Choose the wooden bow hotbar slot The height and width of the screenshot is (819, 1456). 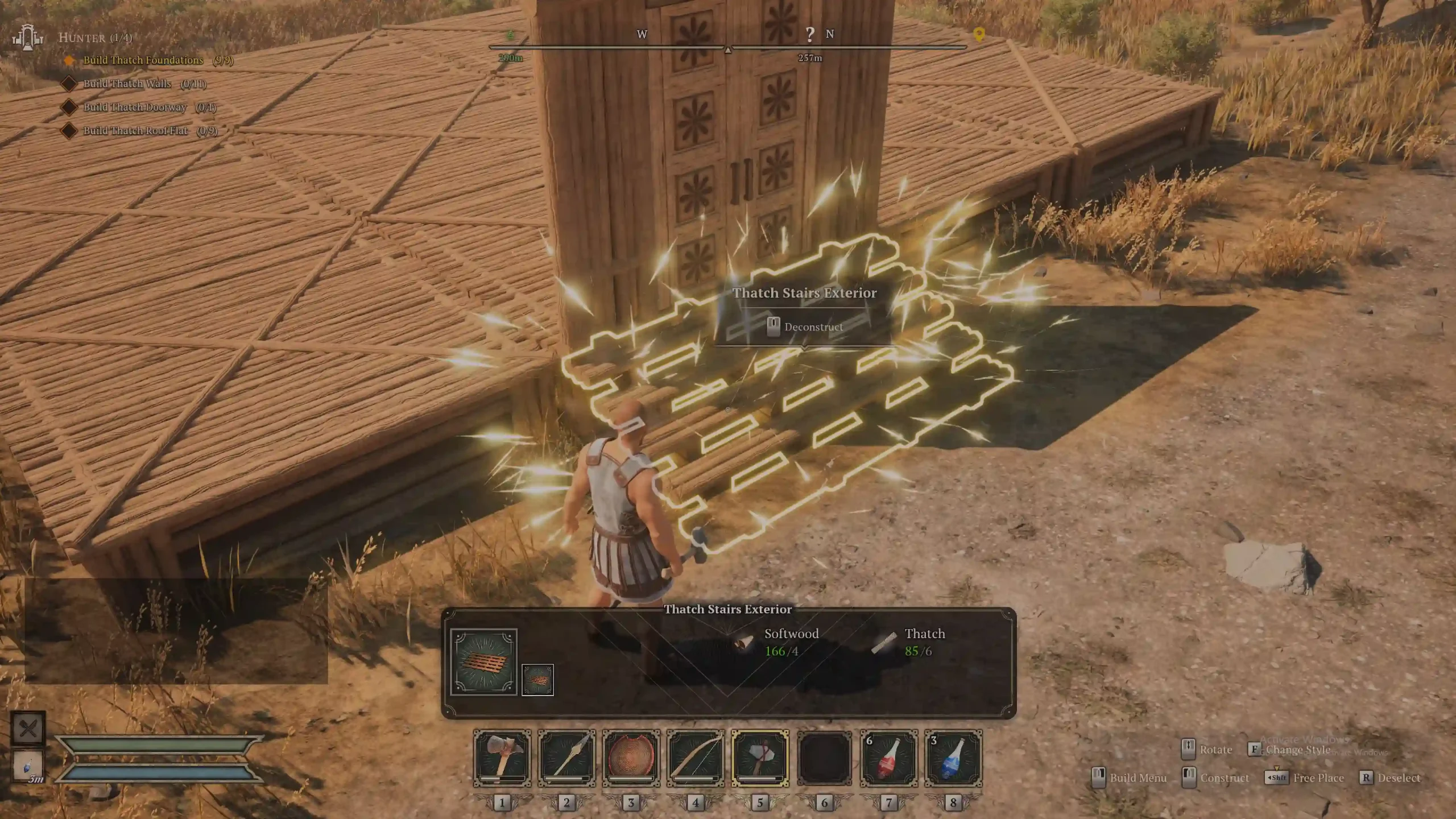pos(695,758)
